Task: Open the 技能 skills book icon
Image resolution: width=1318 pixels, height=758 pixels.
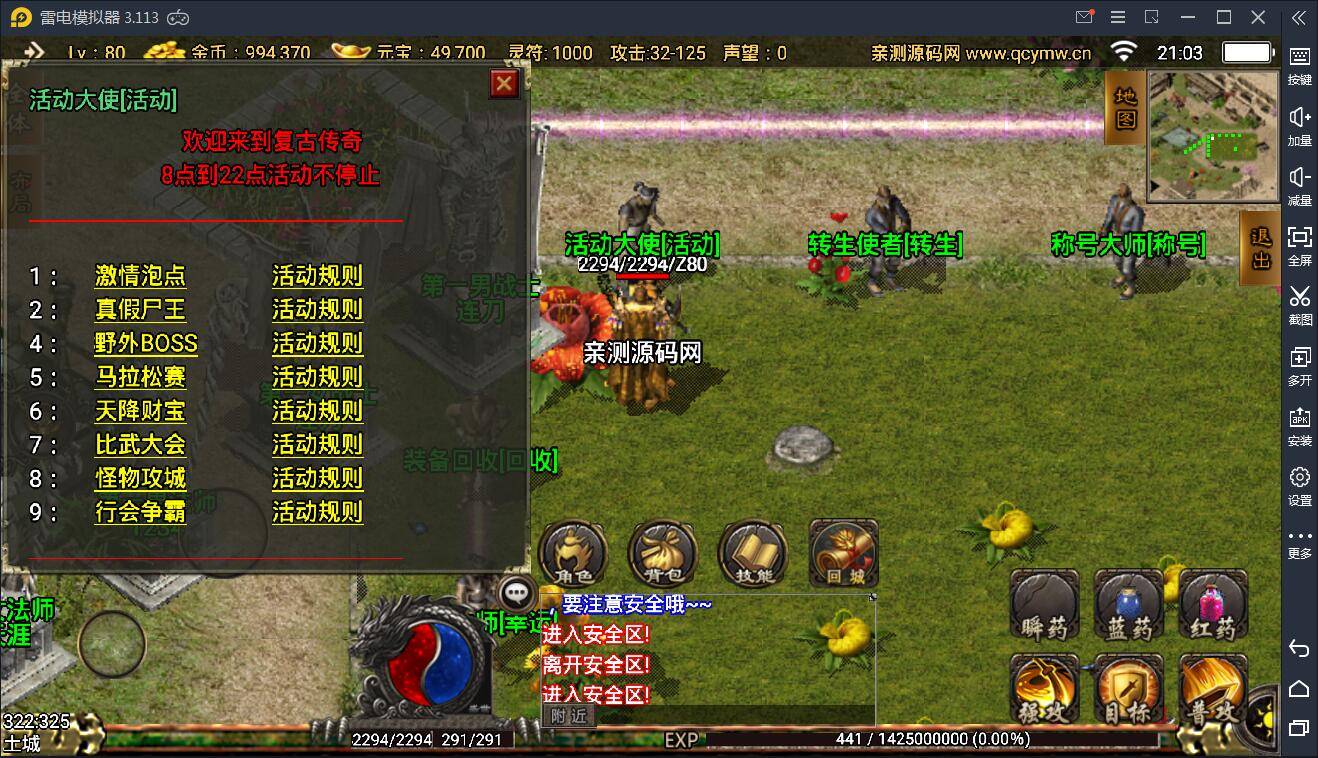Action: [752, 551]
